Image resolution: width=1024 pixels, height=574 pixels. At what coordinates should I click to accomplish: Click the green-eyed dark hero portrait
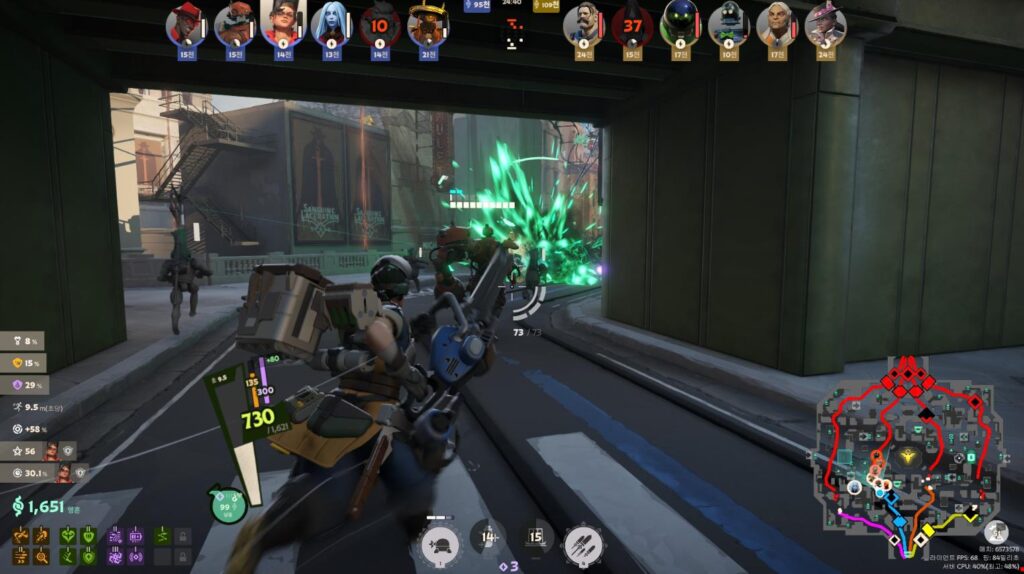[680, 24]
